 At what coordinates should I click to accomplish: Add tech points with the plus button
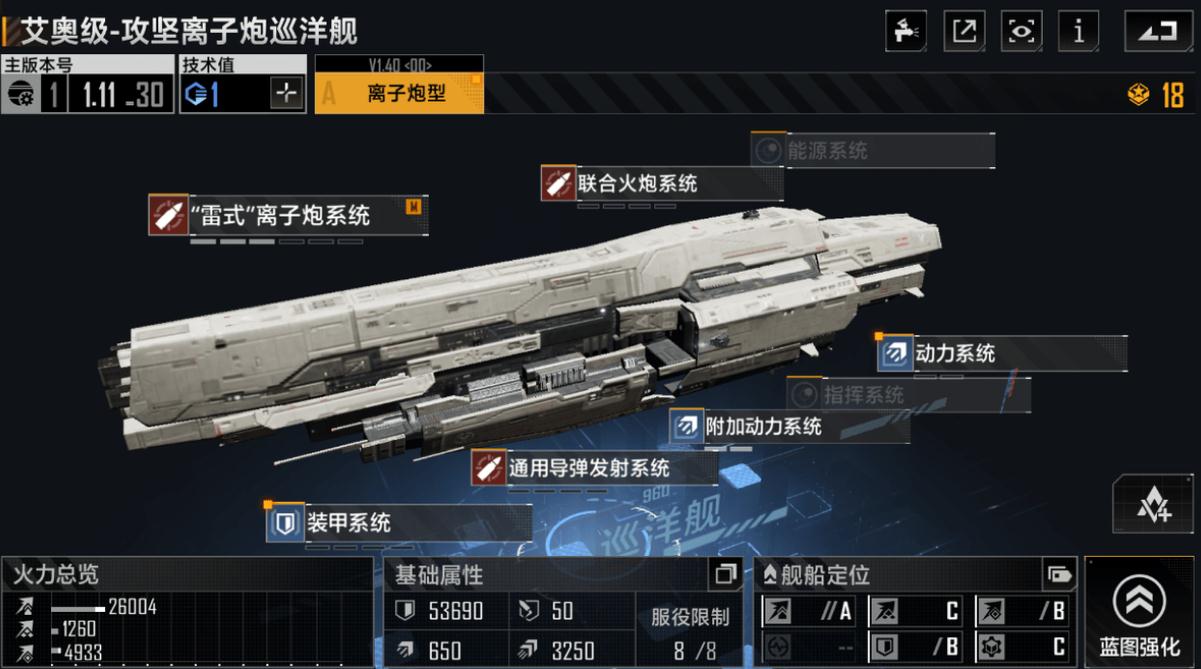pos(287,94)
